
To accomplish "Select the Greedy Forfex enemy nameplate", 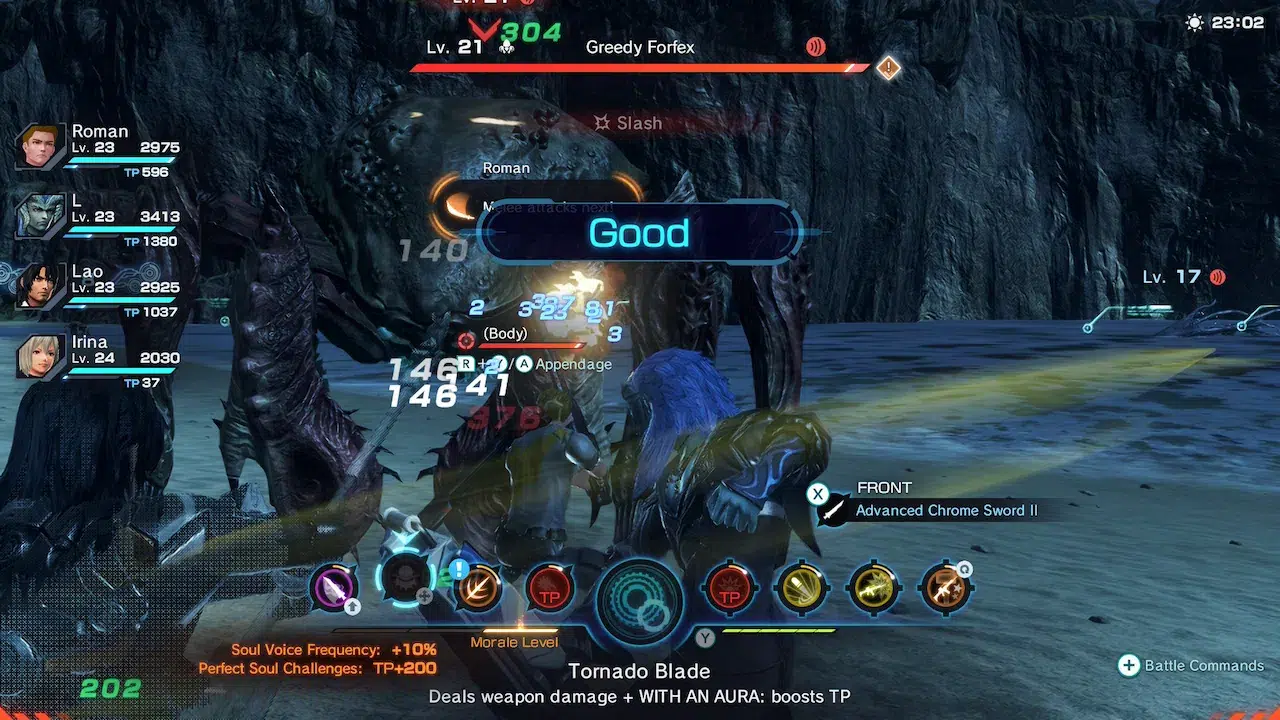I will coord(640,47).
